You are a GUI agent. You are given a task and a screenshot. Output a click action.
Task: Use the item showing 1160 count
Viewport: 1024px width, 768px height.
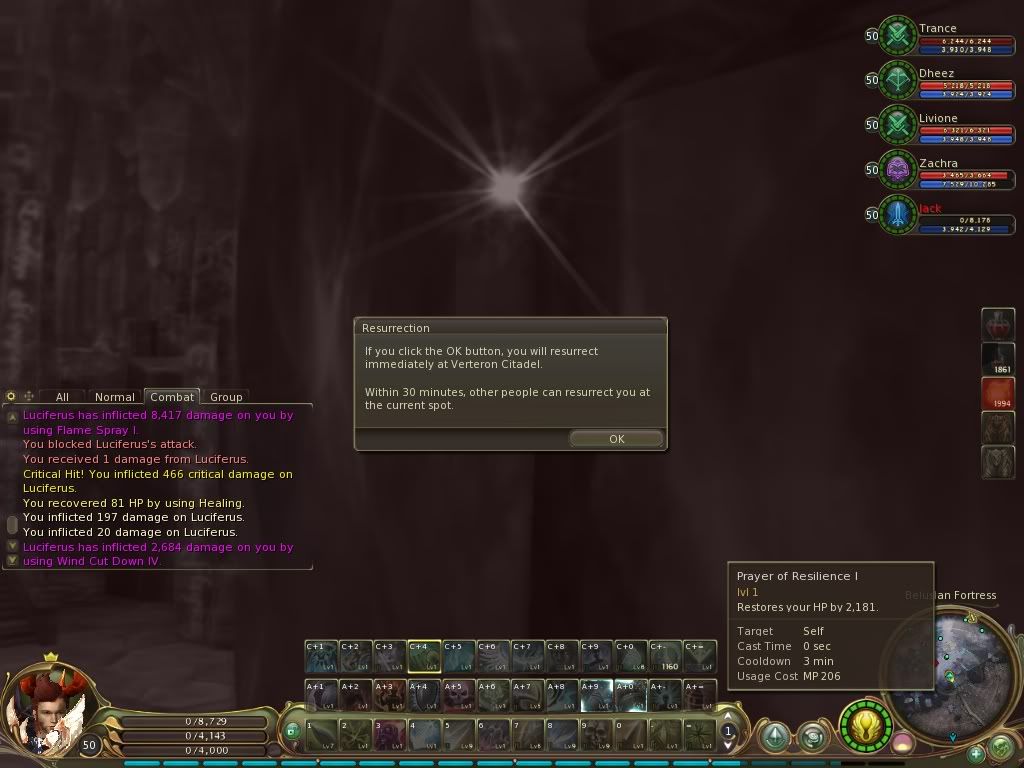(x=665, y=656)
